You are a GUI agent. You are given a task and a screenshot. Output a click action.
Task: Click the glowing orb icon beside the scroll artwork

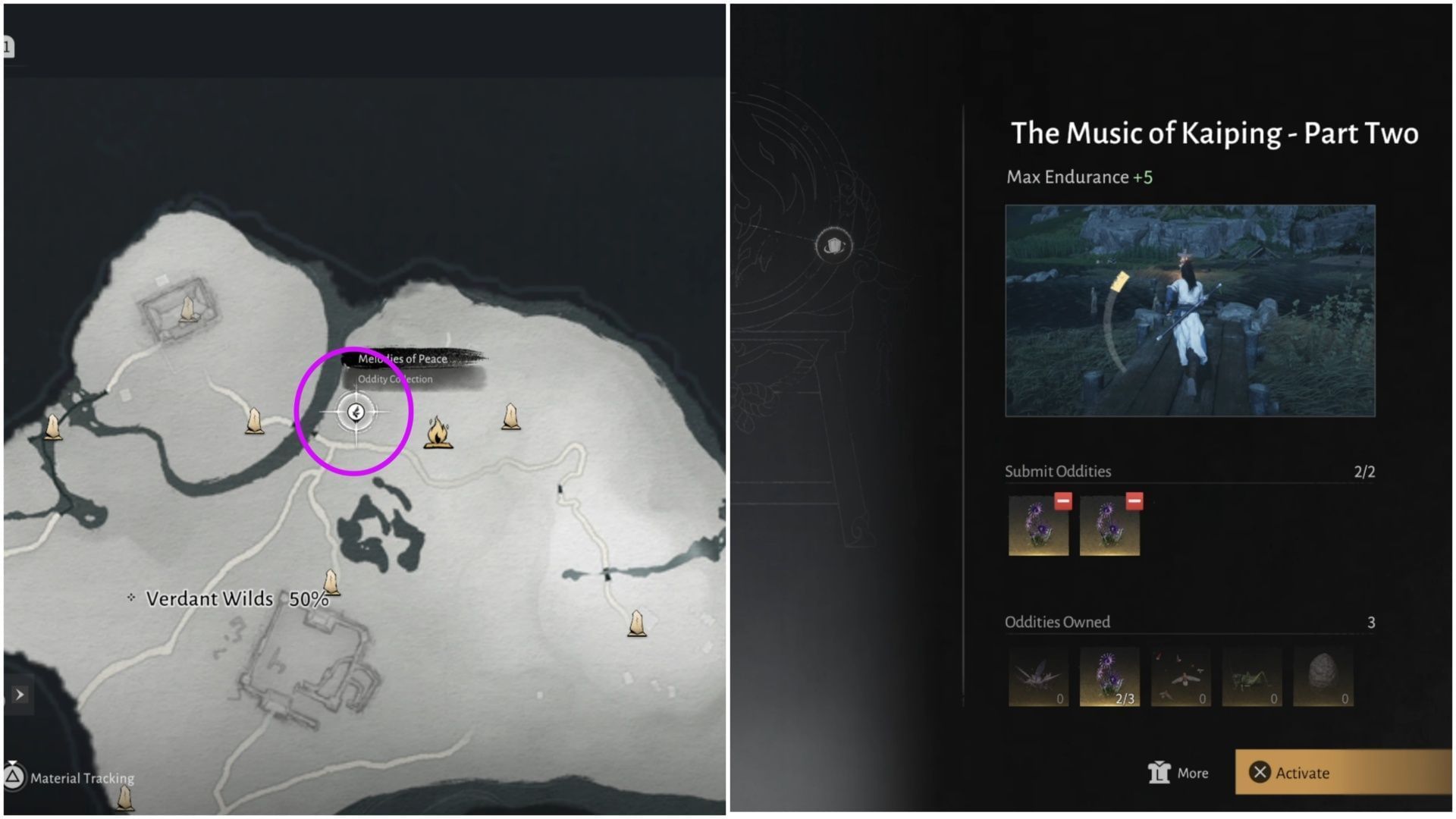pyautogui.click(x=833, y=246)
